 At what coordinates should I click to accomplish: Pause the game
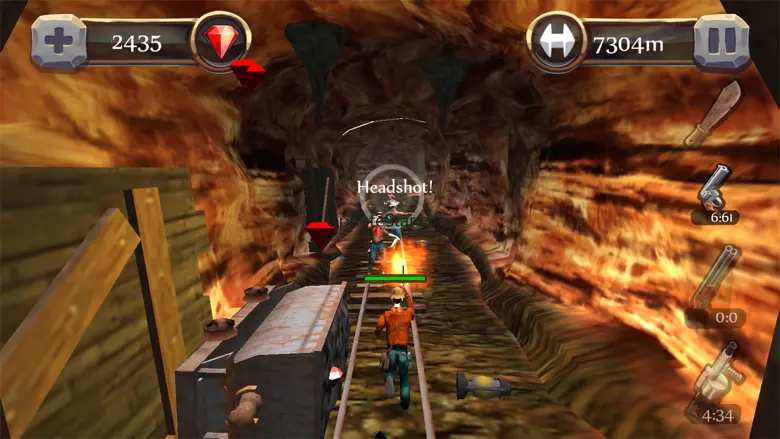pyautogui.click(x=722, y=42)
